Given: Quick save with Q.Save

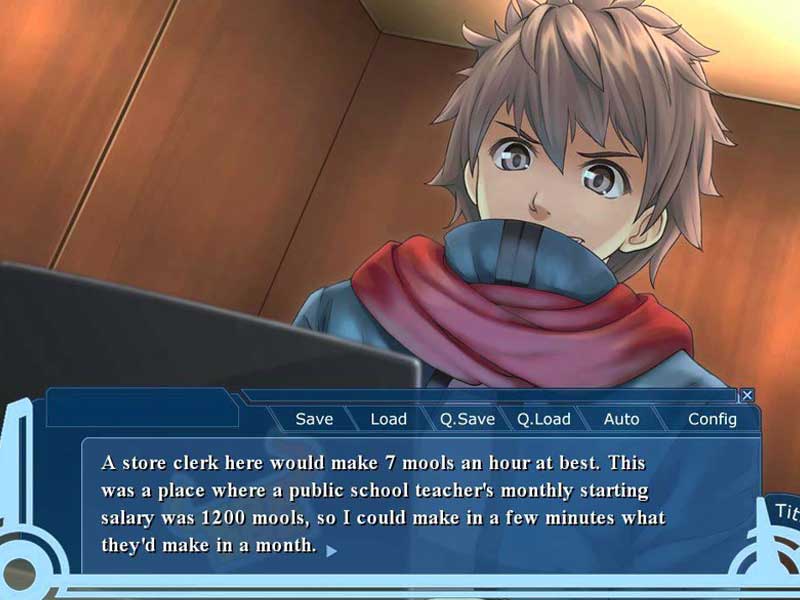Looking at the screenshot, I should click(x=467, y=419).
